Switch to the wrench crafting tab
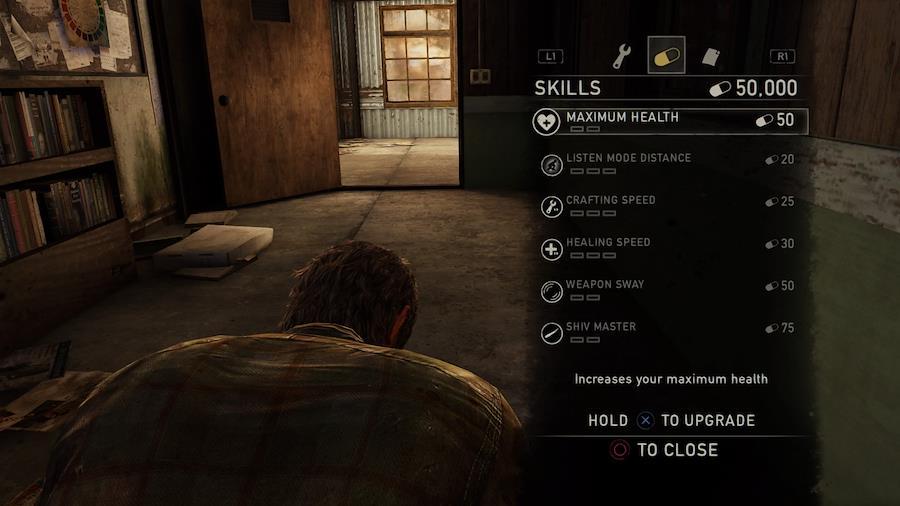The image size is (900, 506). 622,57
